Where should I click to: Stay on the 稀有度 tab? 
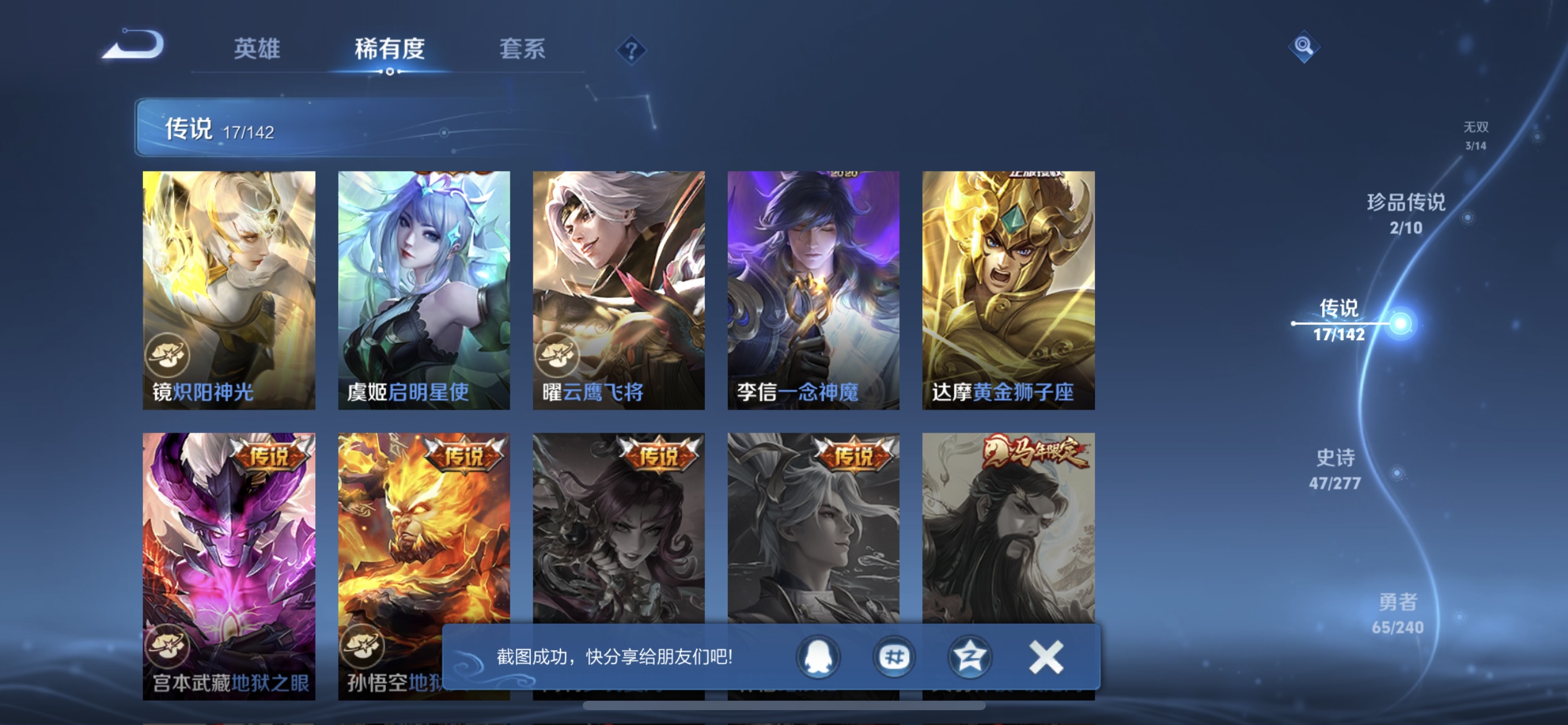(x=390, y=51)
